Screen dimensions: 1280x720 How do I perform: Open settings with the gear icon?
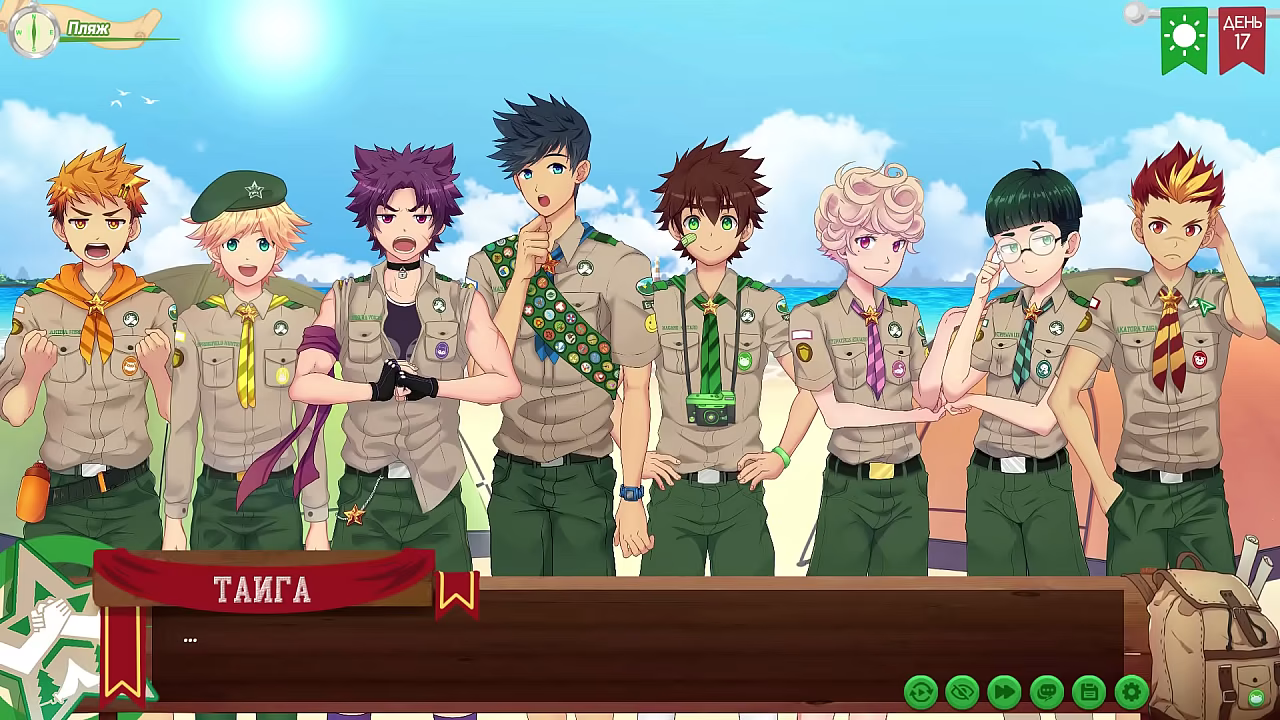tap(1131, 691)
